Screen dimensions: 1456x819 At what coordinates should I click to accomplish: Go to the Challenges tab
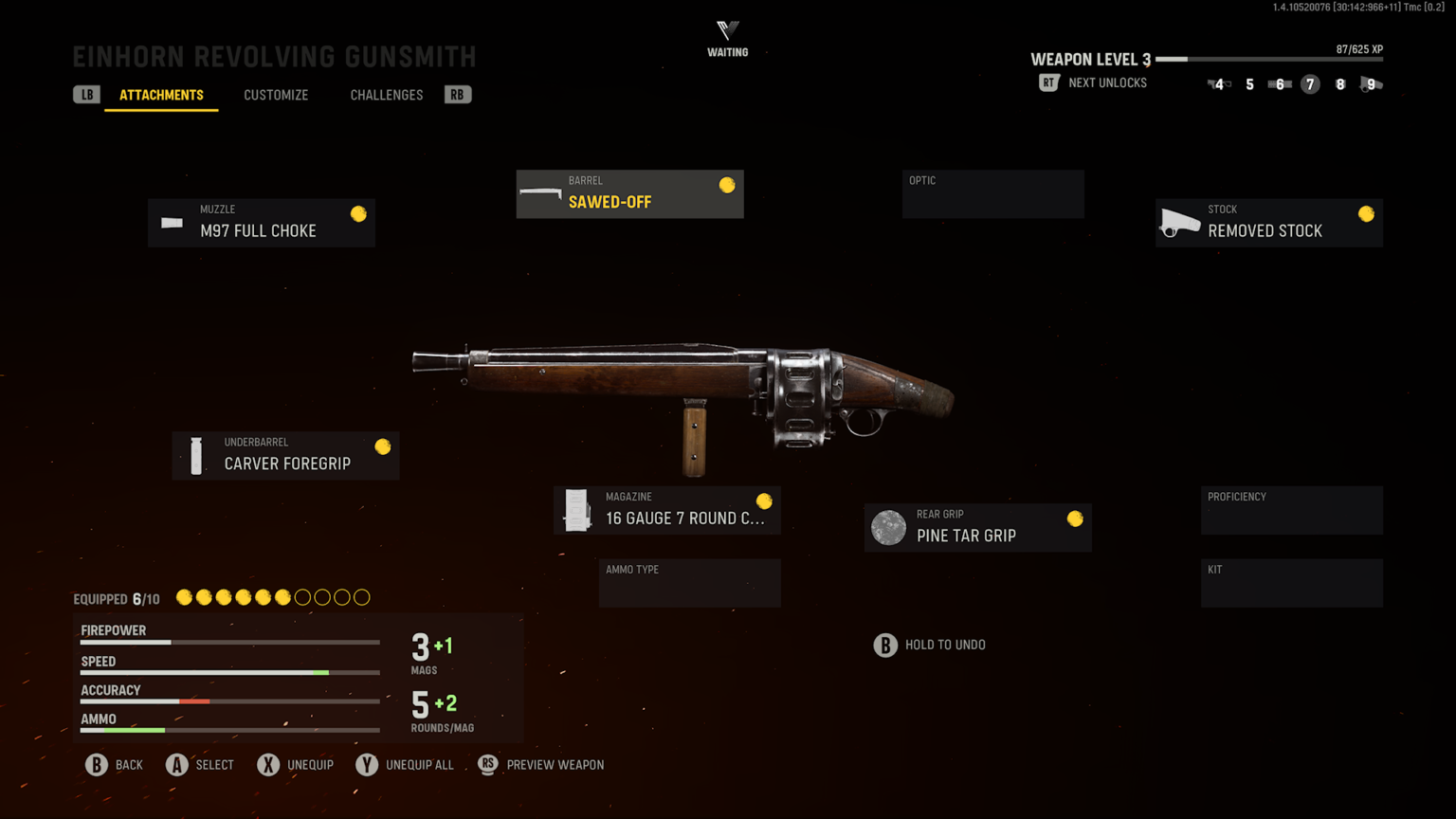pos(387,95)
